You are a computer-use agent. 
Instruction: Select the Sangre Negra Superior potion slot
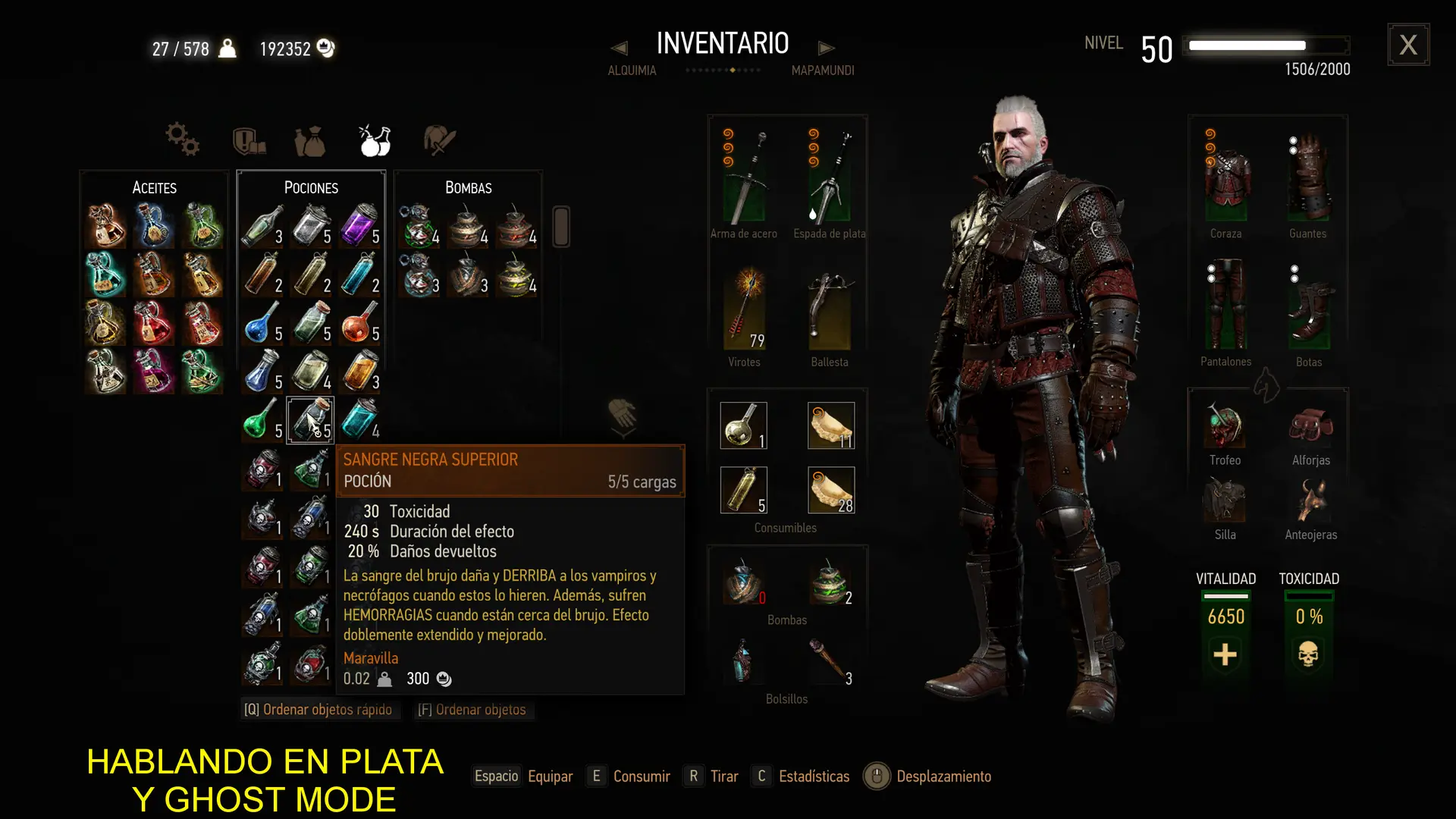(x=310, y=419)
